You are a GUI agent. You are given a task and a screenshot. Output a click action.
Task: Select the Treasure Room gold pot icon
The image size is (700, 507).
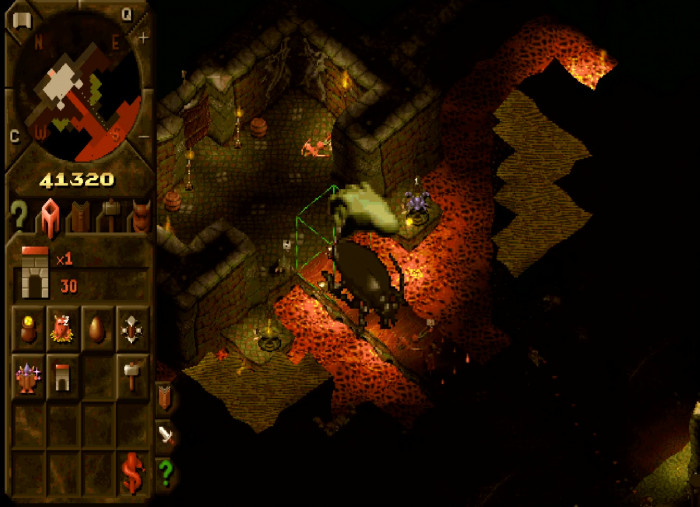(29, 326)
